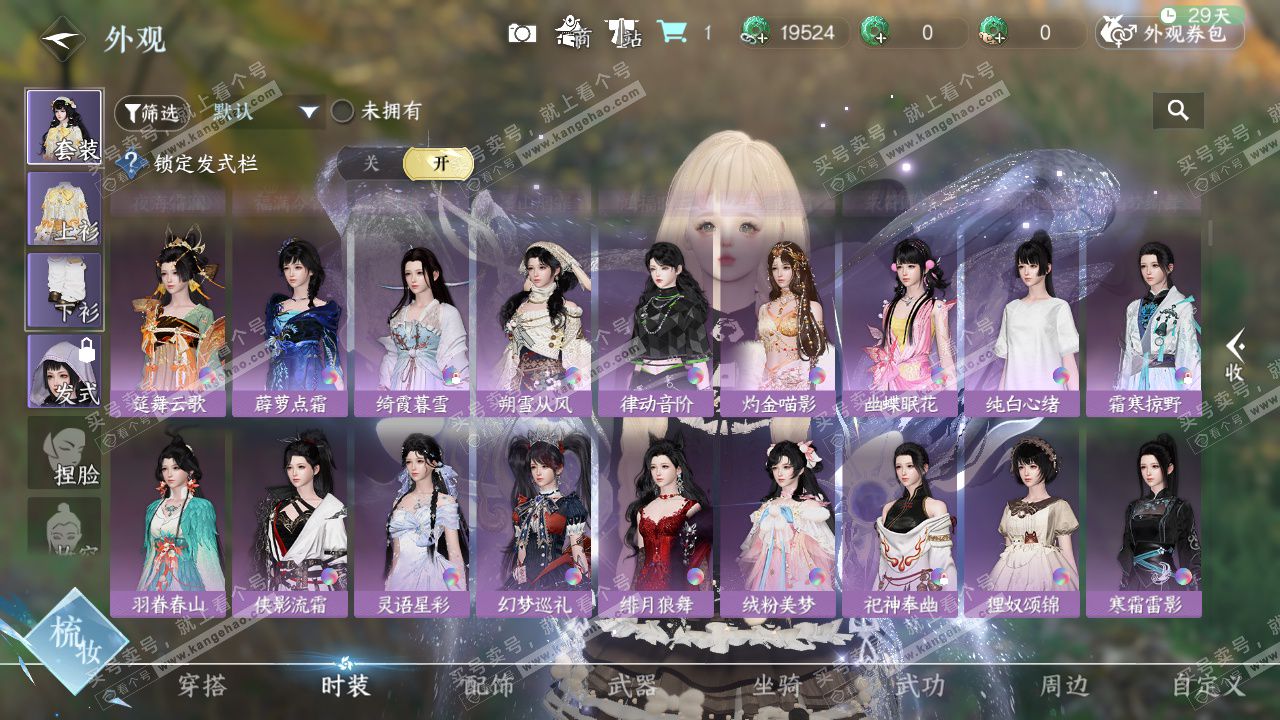1280x720 pixels.
Task: Open the shopping cart
Action: 671,33
